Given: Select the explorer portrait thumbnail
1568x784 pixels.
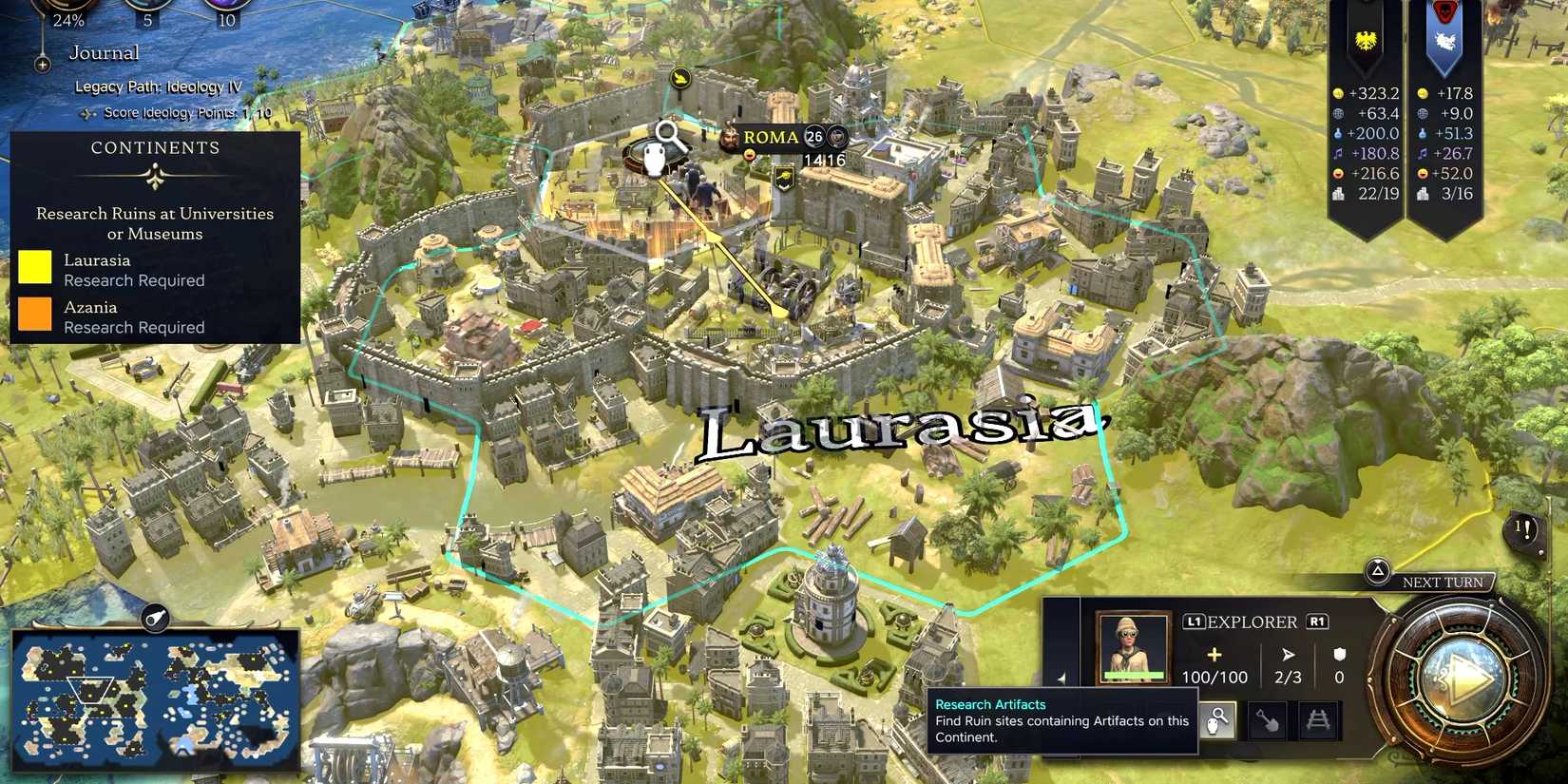Looking at the screenshot, I should coord(1133,647).
